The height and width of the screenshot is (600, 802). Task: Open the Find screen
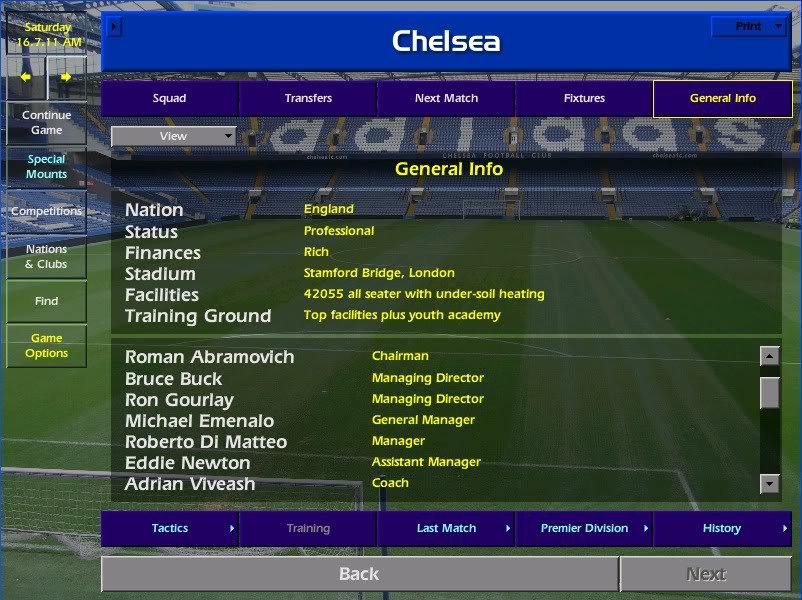[46, 301]
